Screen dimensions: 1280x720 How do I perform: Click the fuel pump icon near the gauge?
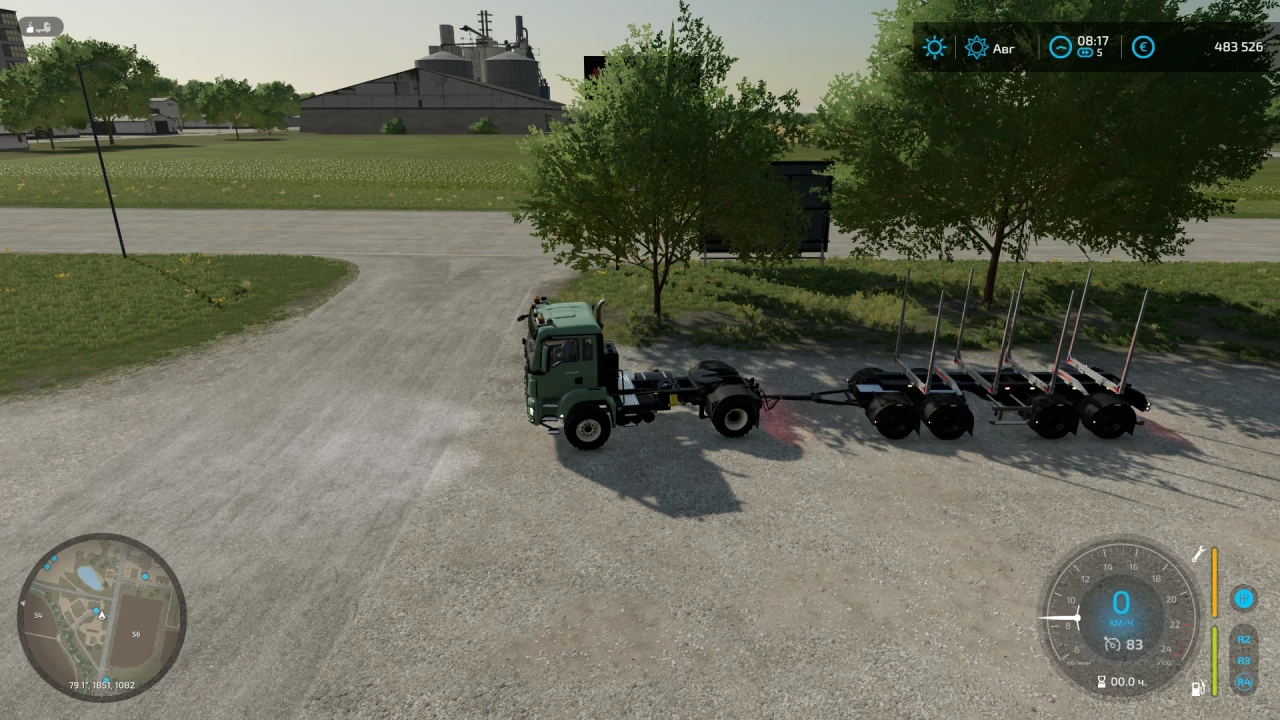click(1198, 689)
